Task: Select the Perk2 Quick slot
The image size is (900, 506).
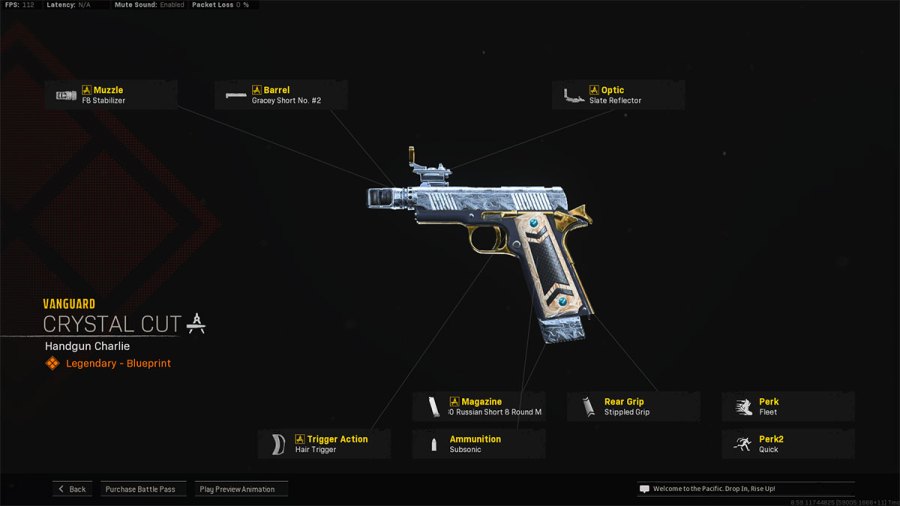Action: pyautogui.click(x=788, y=444)
